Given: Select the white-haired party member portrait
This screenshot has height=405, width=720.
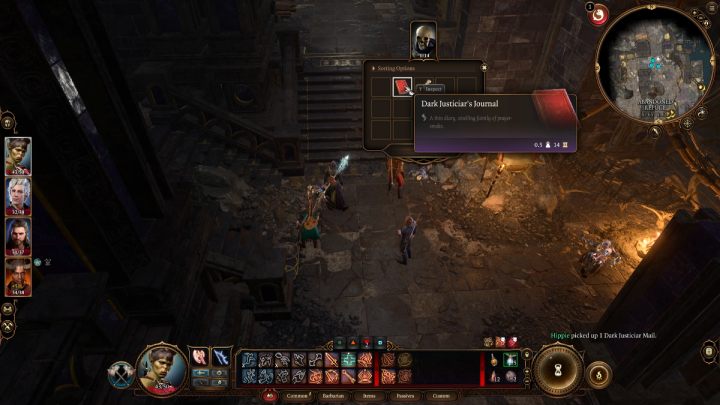Looking at the screenshot, I should pyautogui.click(x=19, y=195).
